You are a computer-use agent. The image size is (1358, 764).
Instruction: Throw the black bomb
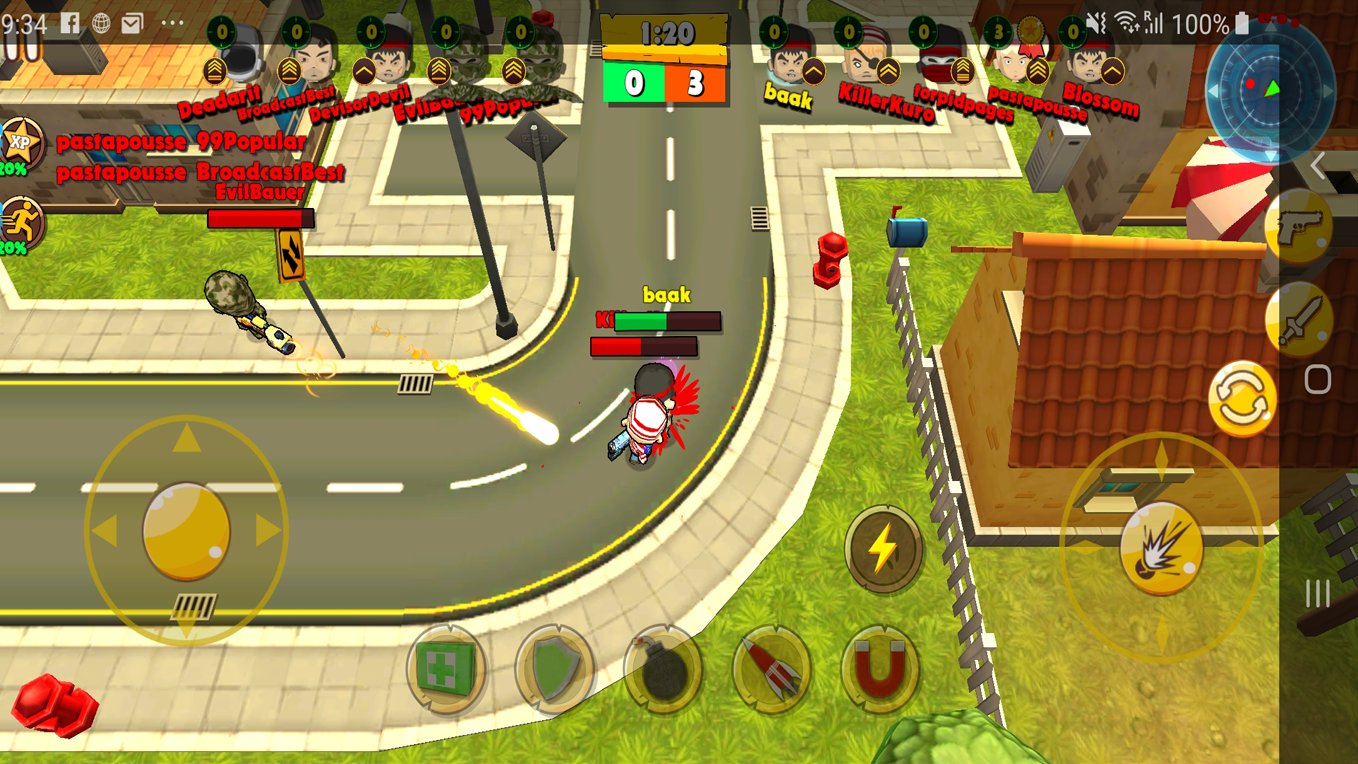pos(662,669)
